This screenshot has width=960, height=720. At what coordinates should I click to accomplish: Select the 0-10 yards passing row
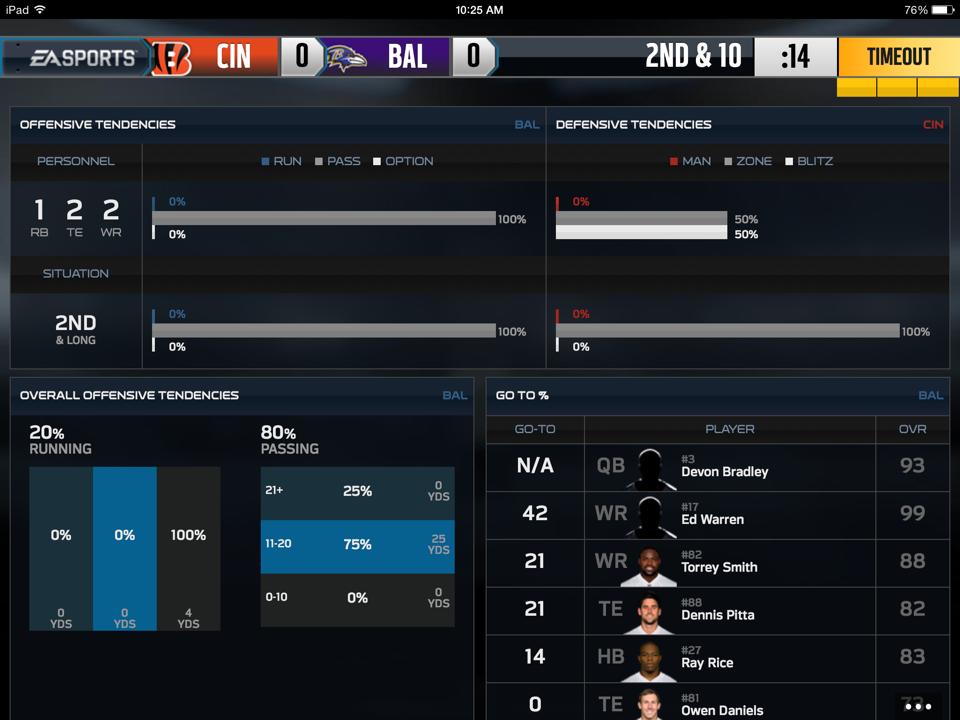click(357, 598)
